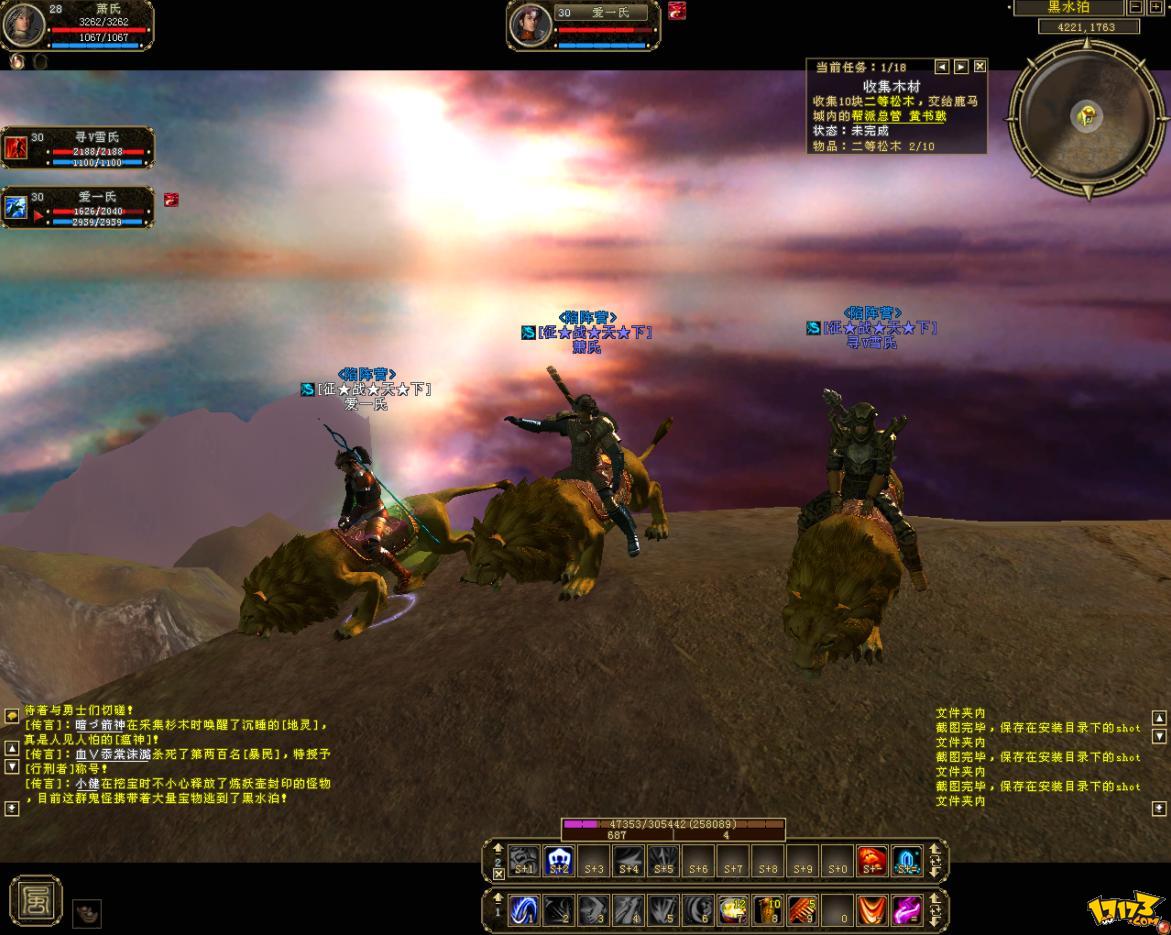Click the minimap zoom-in plus button
Viewport: 1171px width, 935px height.
(x=1156, y=7)
